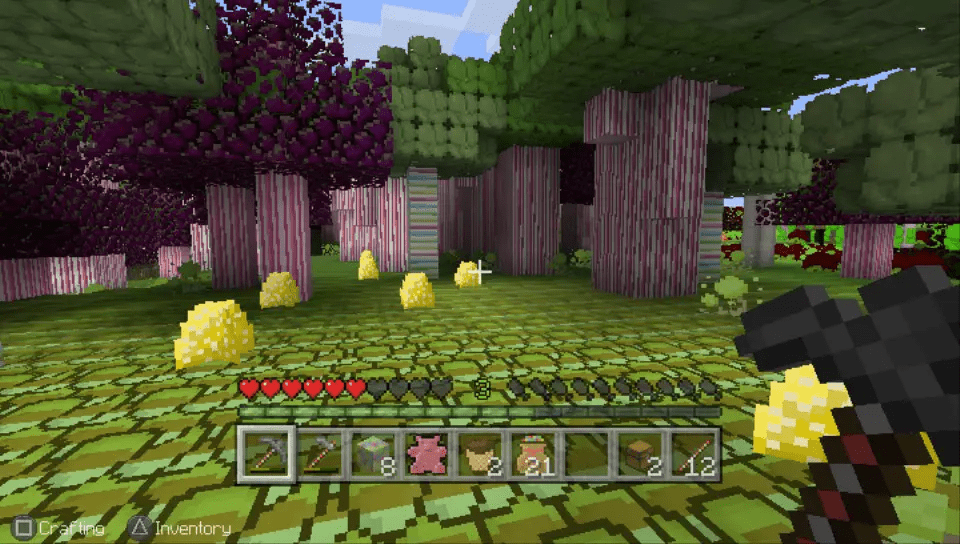The height and width of the screenshot is (544, 960).
Task: Select the bowl item with count 2
Action: [x=482, y=453]
